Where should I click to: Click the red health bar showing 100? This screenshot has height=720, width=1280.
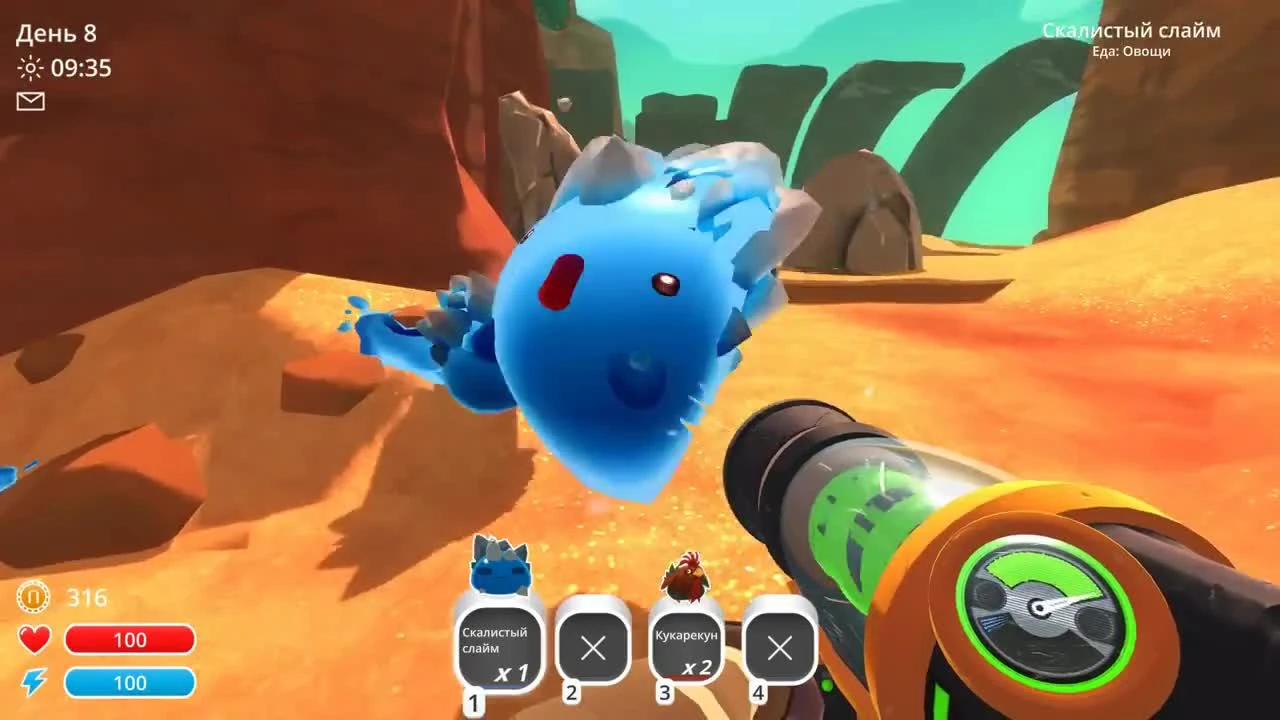(131, 639)
